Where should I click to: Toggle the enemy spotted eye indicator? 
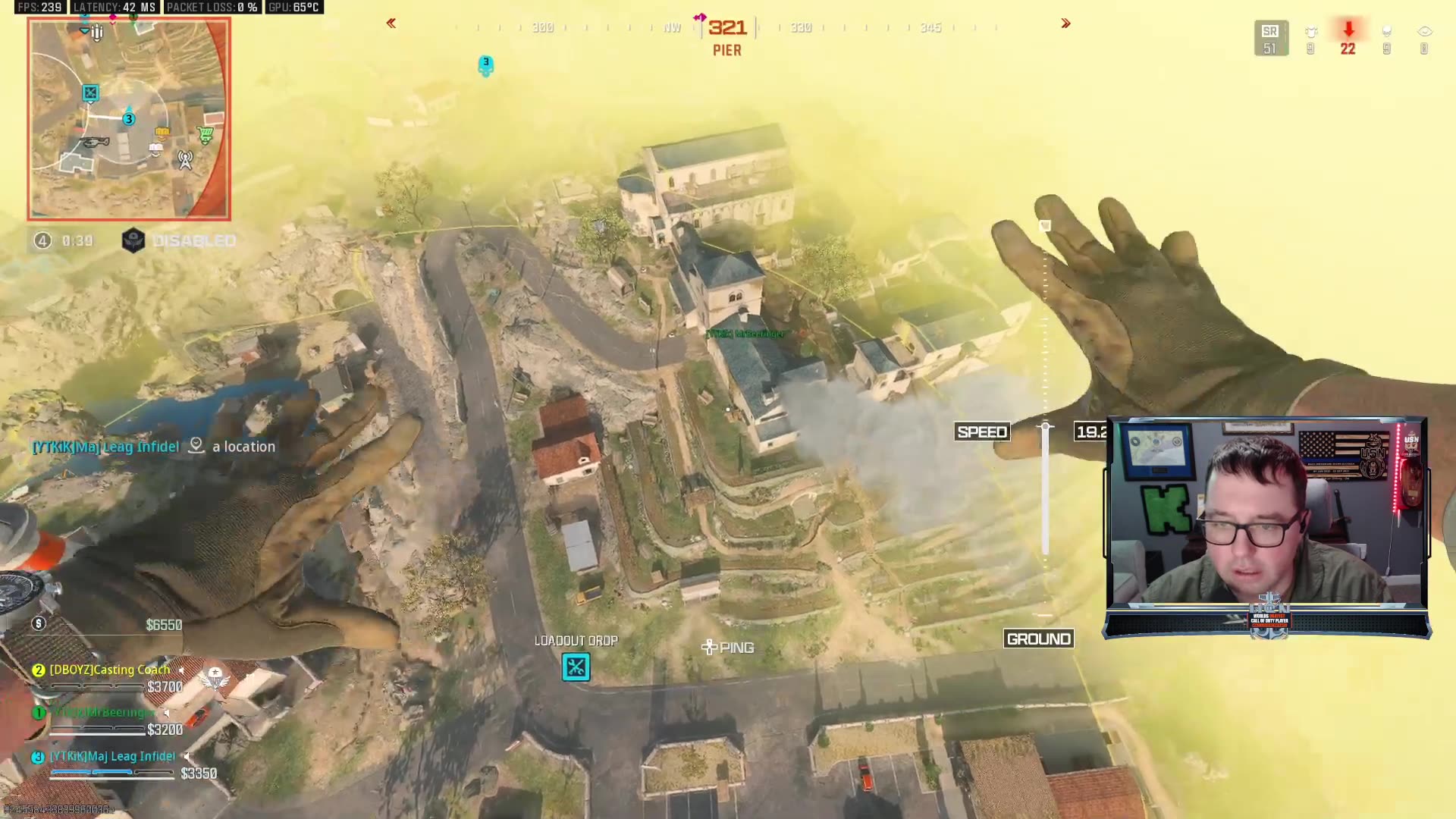[x=1424, y=32]
